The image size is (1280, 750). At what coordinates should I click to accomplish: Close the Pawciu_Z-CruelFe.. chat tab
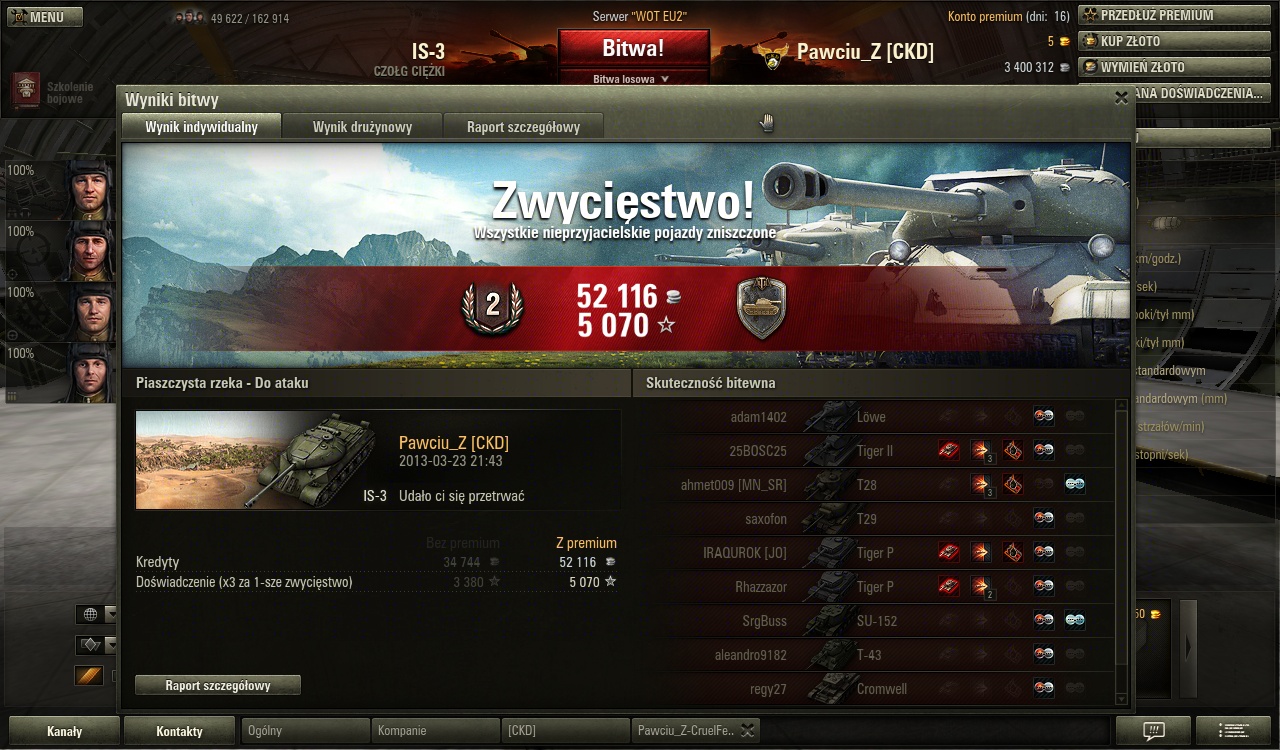(747, 731)
